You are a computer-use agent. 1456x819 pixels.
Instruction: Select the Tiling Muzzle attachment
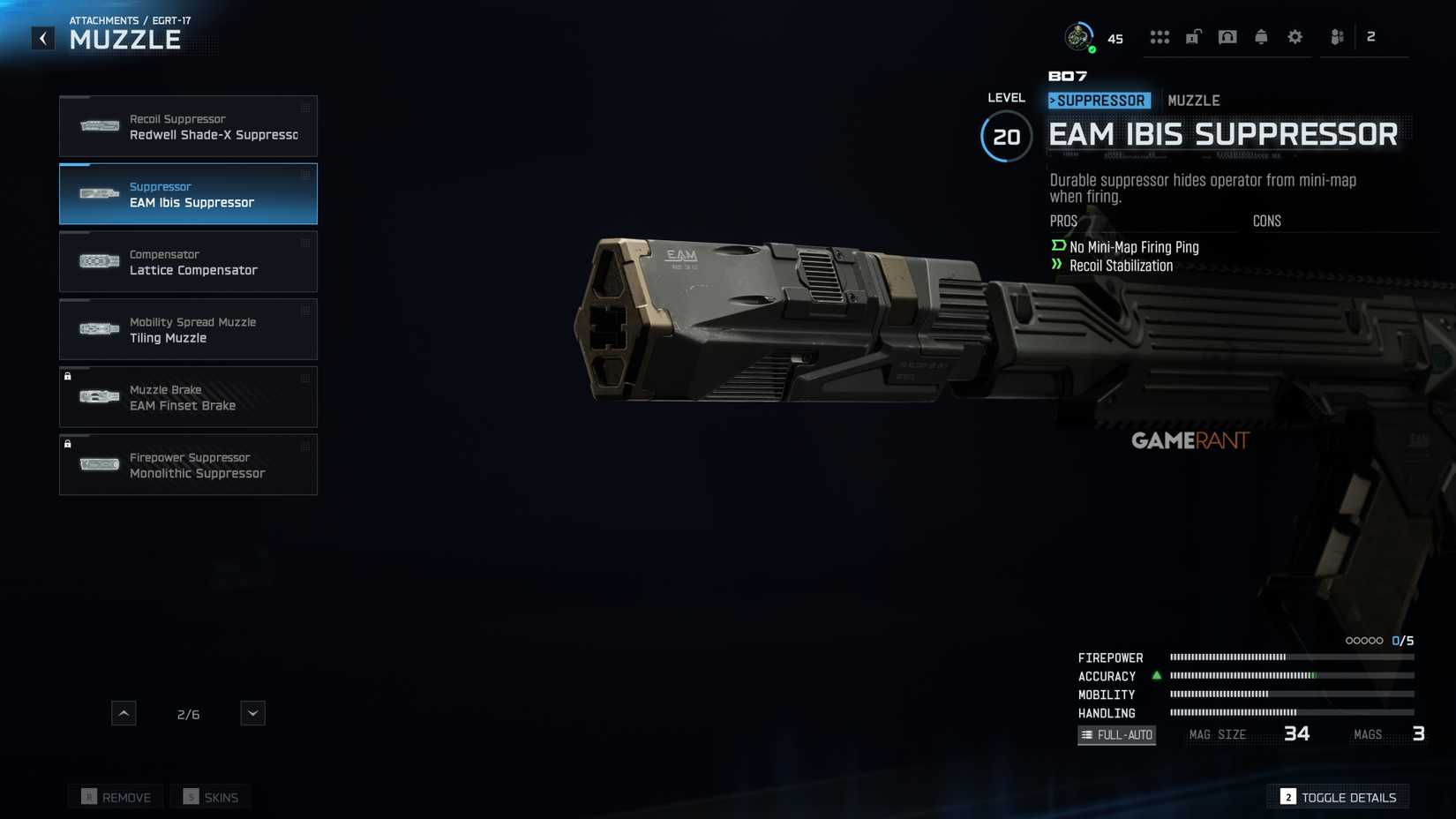188,329
